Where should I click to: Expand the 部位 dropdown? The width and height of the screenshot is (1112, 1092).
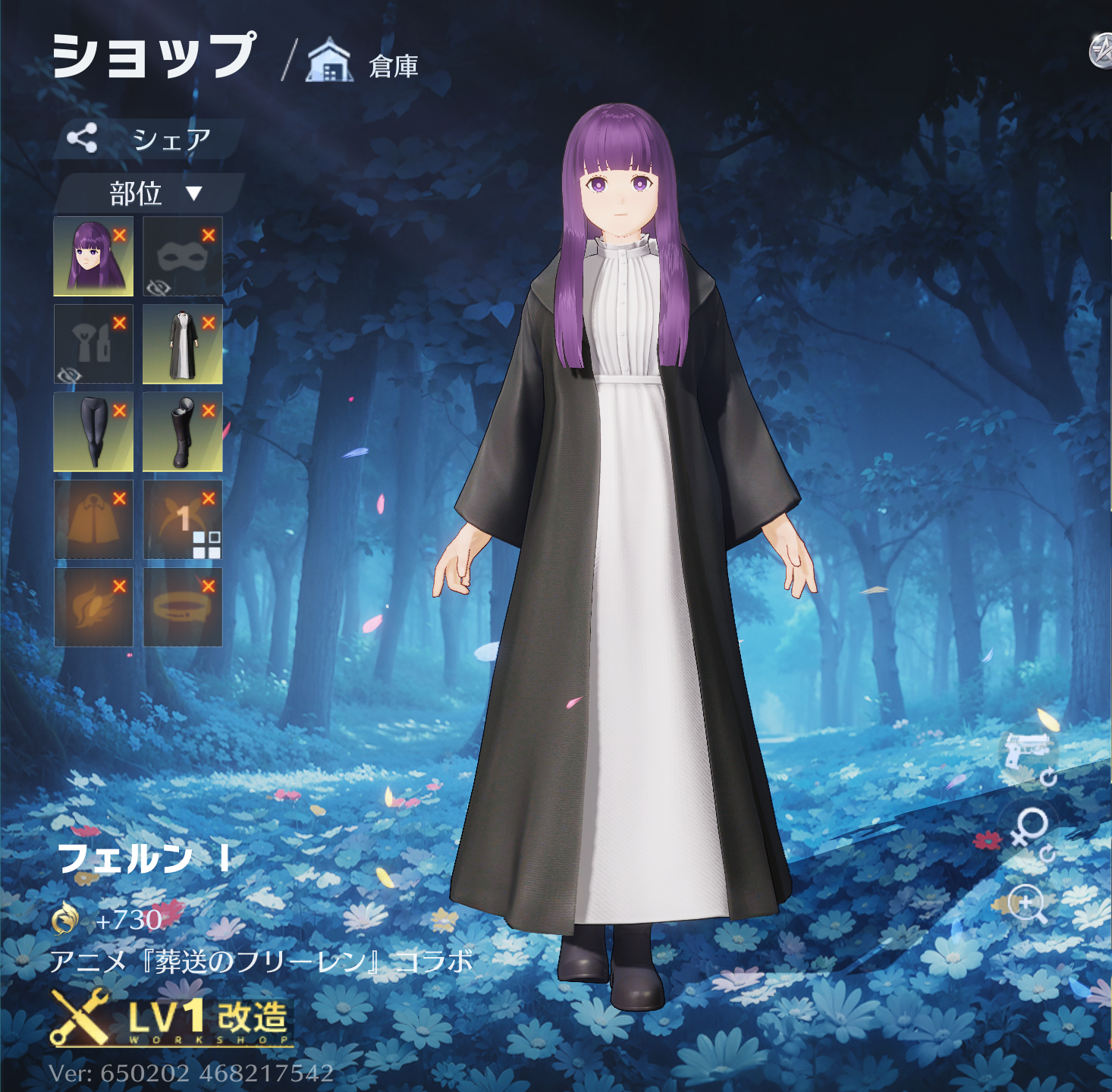click(152, 193)
